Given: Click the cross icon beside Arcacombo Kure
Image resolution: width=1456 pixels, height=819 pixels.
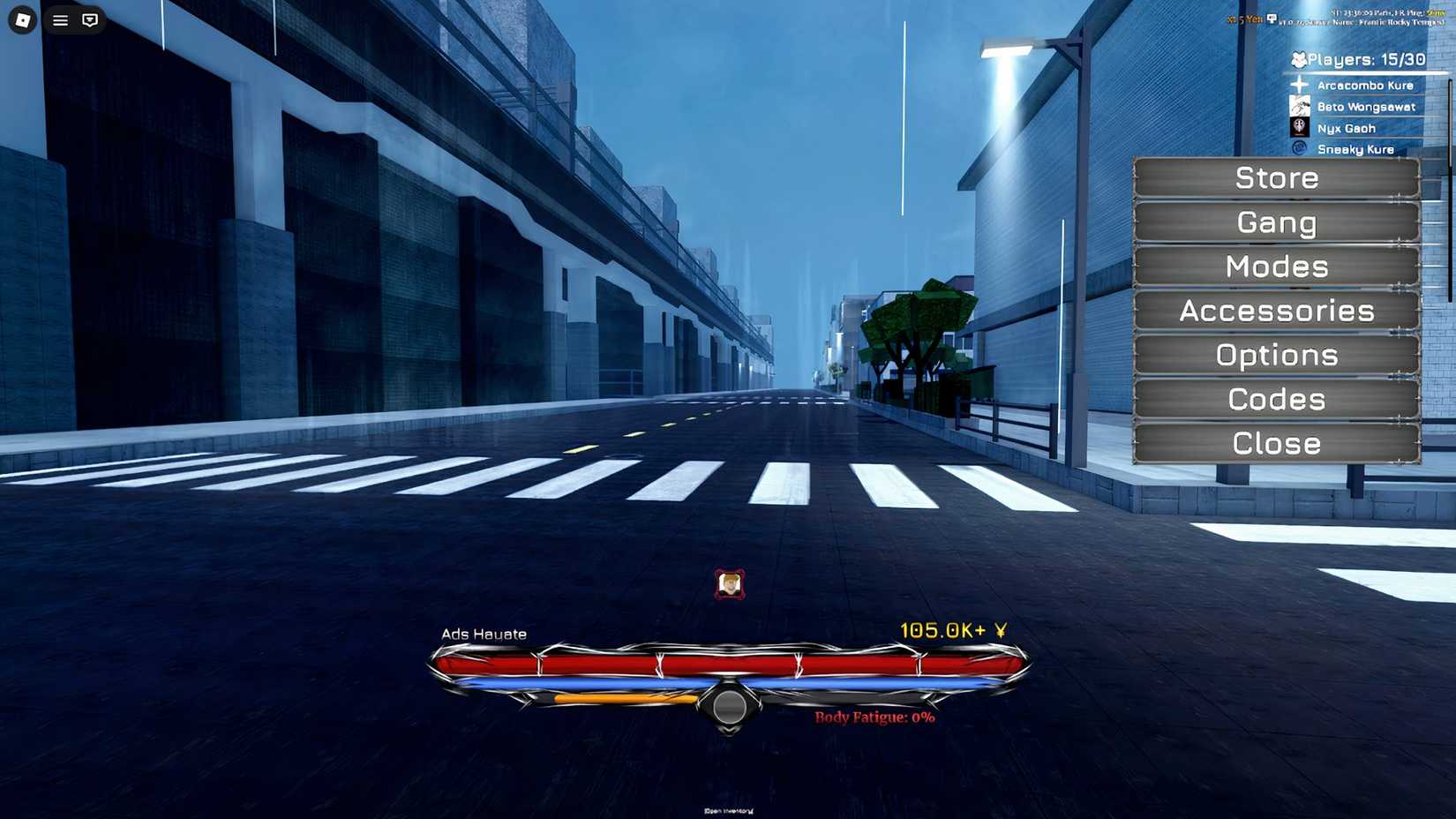Looking at the screenshot, I should tap(1298, 84).
